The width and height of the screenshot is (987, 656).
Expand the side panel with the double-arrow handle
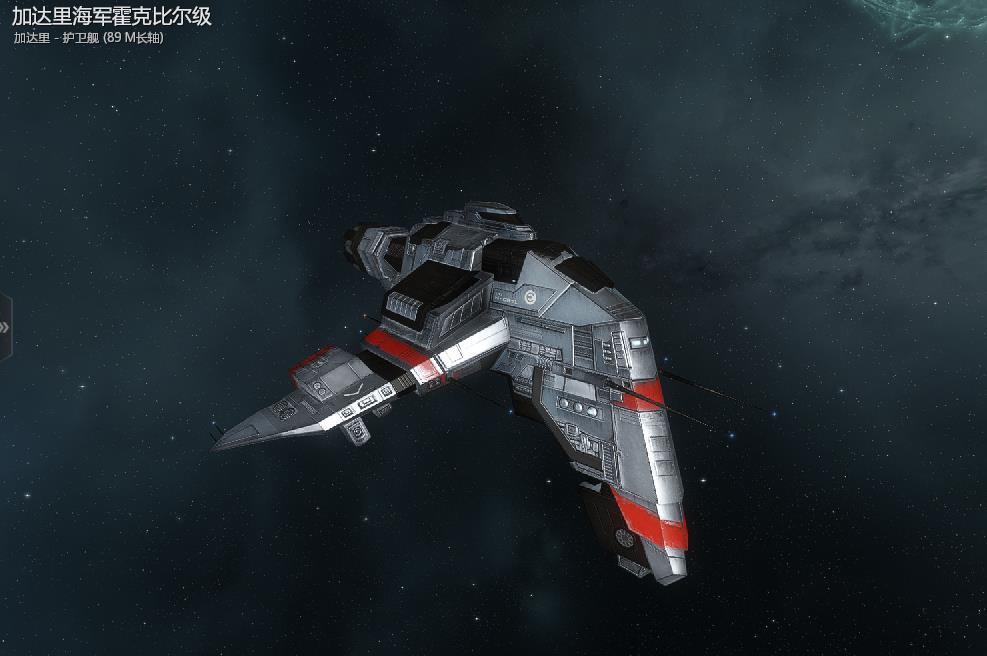tap(5, 327)
